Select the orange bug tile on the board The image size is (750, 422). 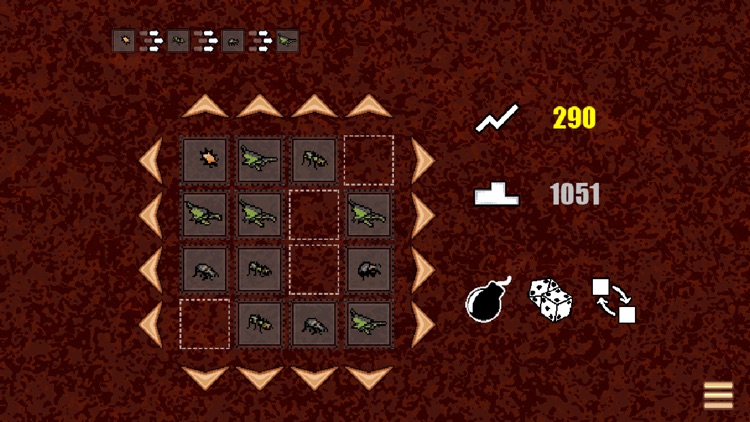tap(206, 160)
